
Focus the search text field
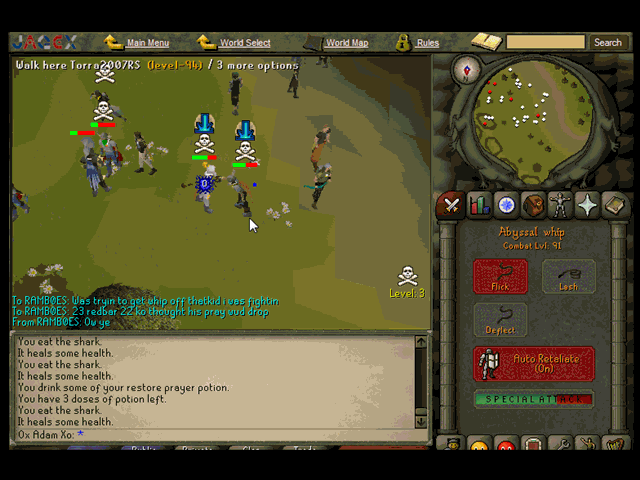545,43
